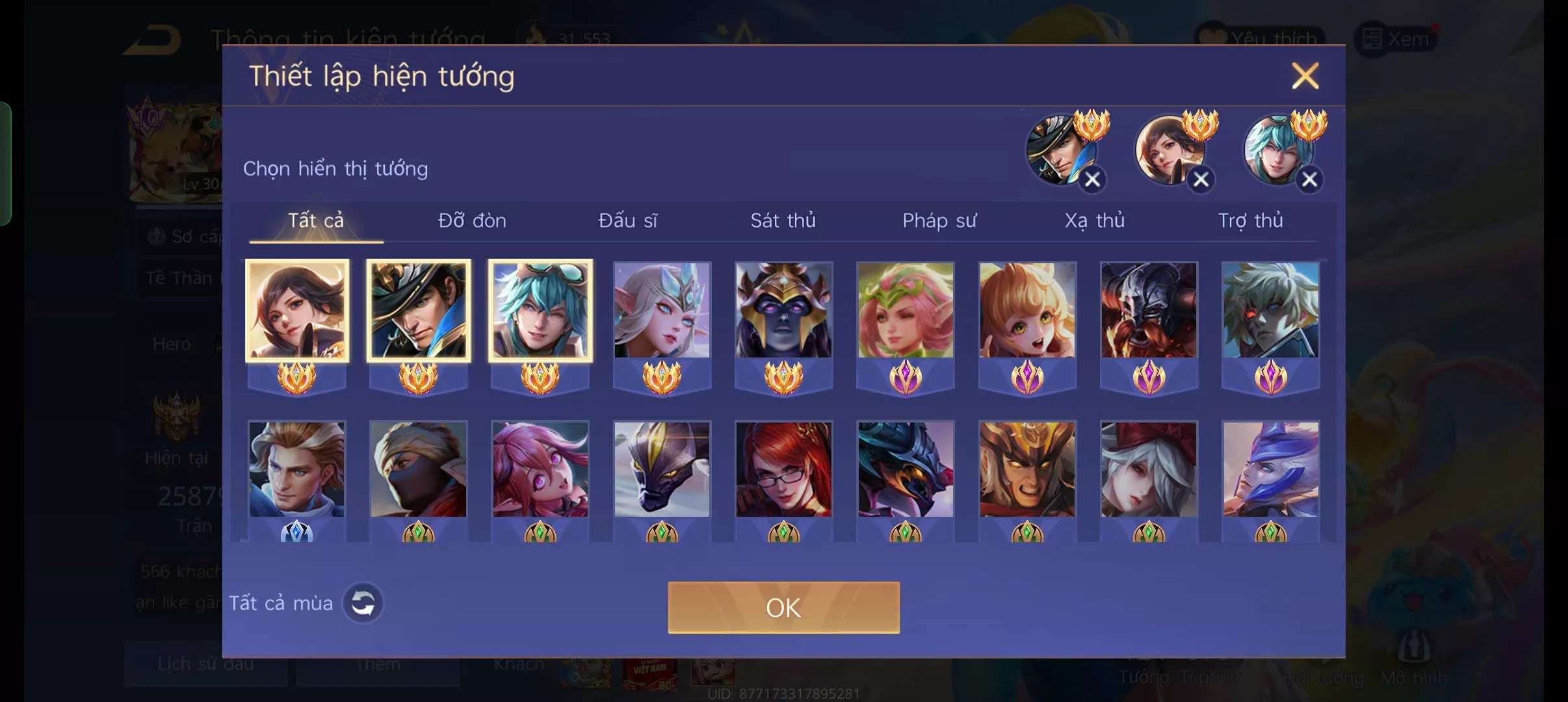
Task: Choose the pink-haired hero with leaf crown
Action: point(906,311)
